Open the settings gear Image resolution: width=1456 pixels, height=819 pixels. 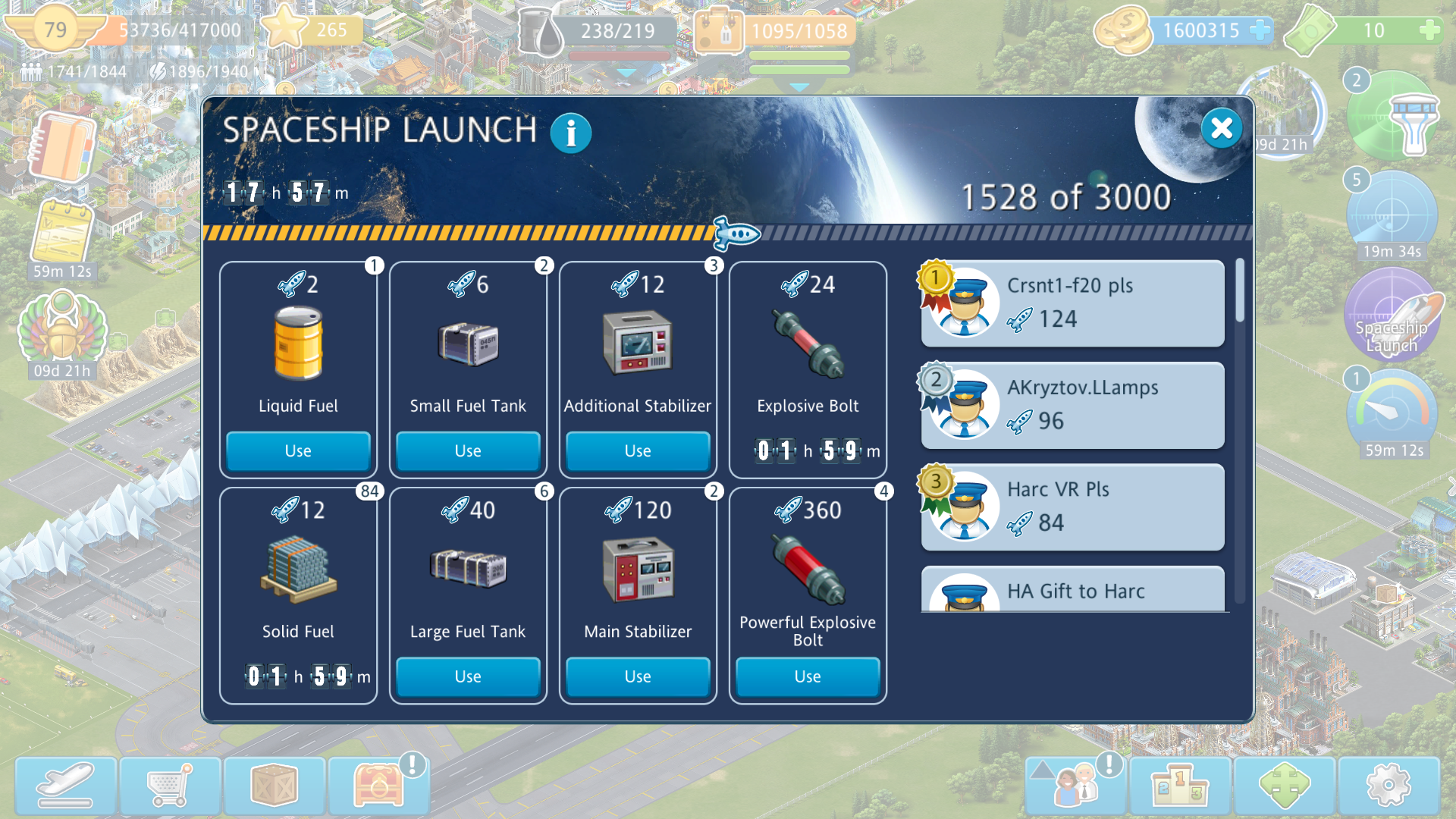pos(1389,786)
